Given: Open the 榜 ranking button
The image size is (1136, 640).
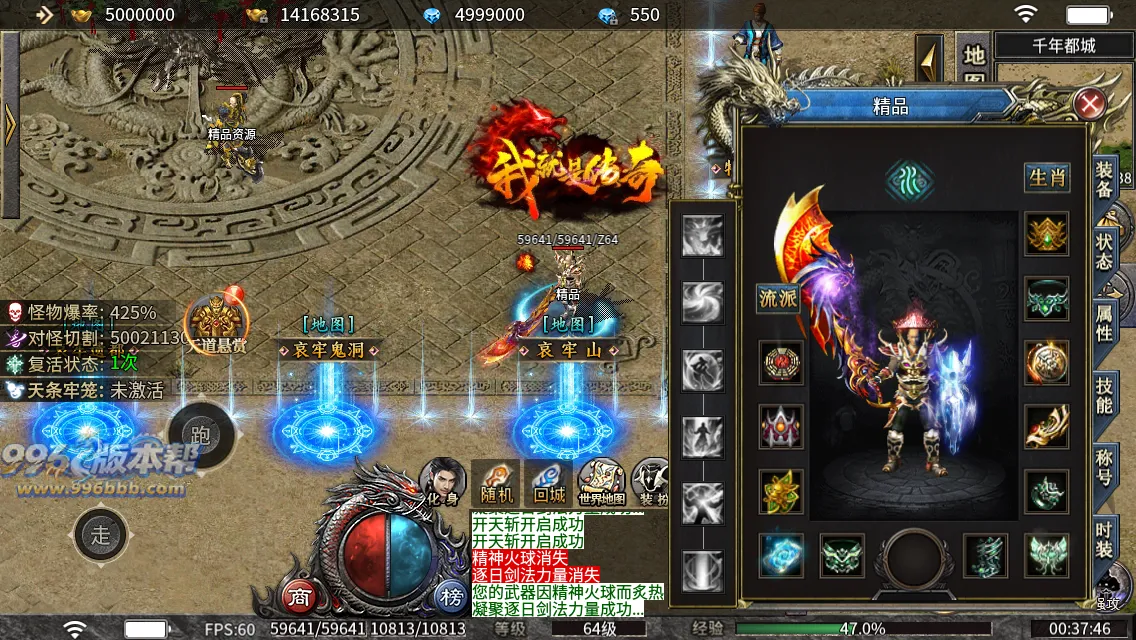Looking at the screenshot, I should (450, 597).
